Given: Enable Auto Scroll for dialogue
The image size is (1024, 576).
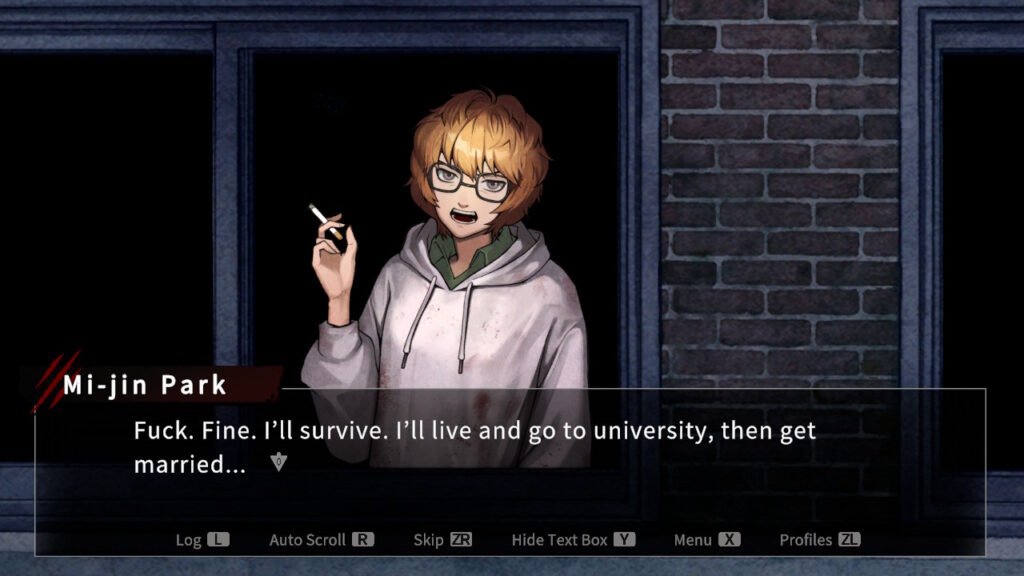Looking at the screenshot, I should pos(321,540).
